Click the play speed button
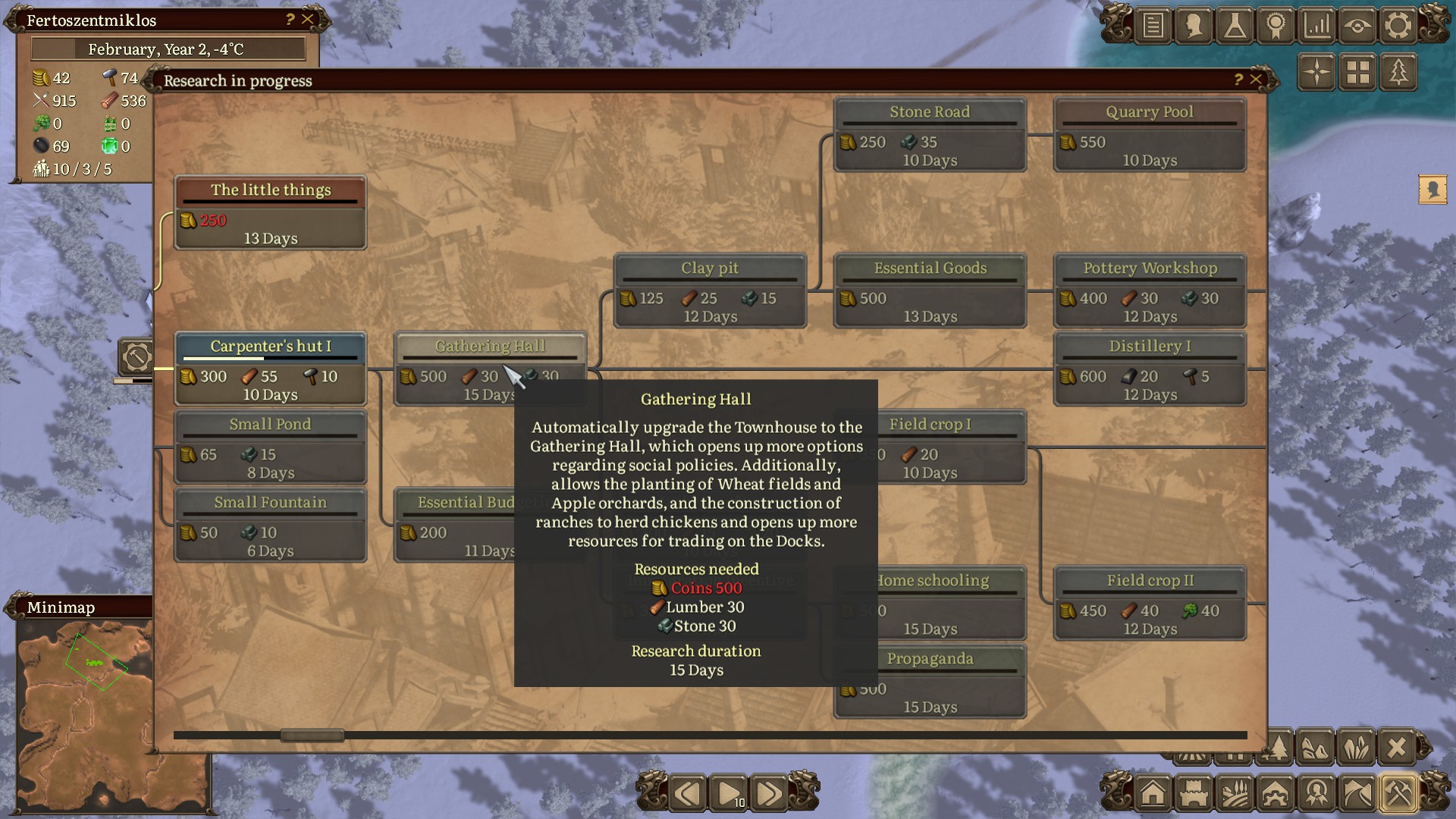This screenshot has height=819, width=1456. [x=729, y=794]
